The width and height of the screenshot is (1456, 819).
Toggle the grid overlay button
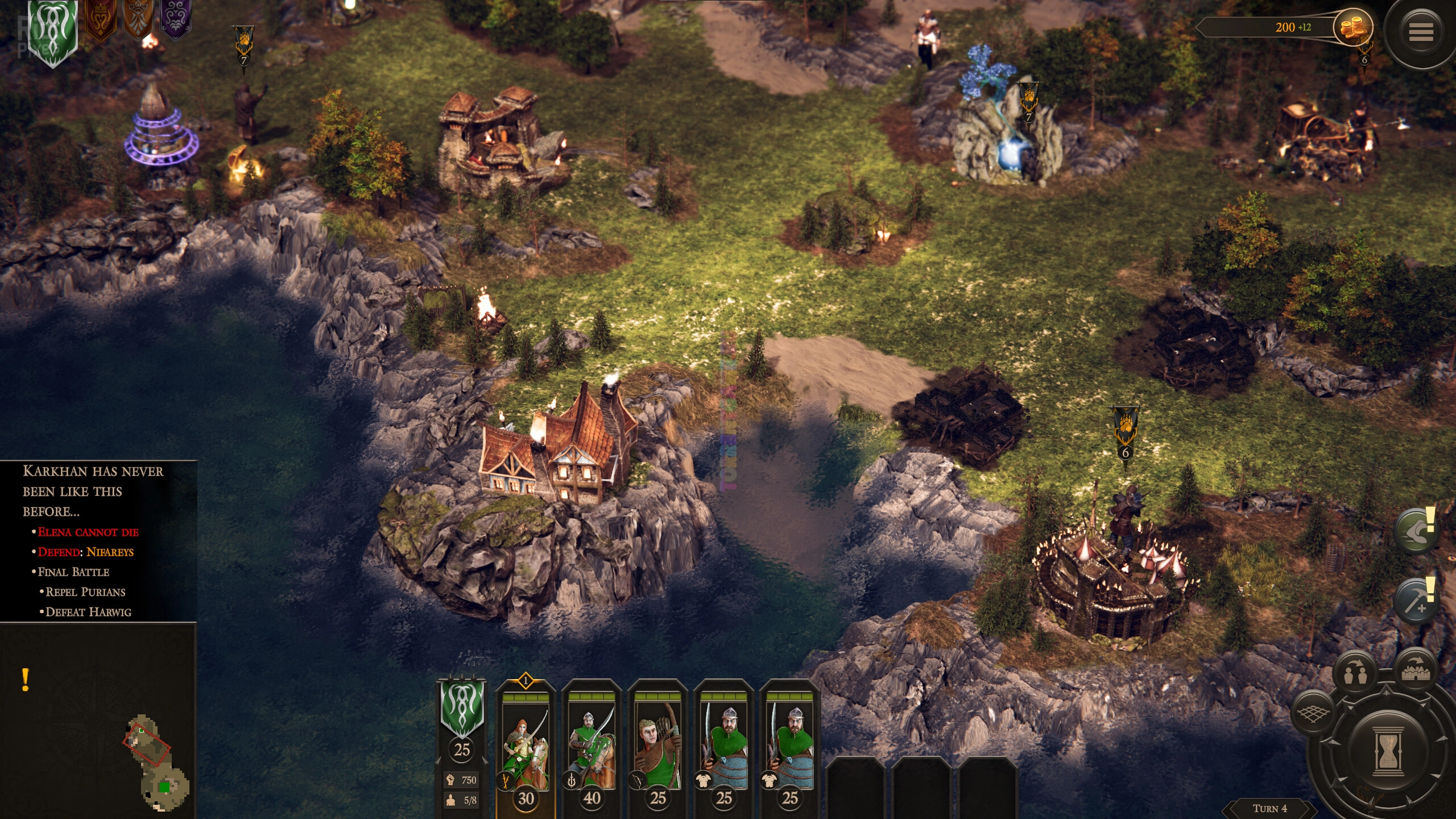point(1312,714)
